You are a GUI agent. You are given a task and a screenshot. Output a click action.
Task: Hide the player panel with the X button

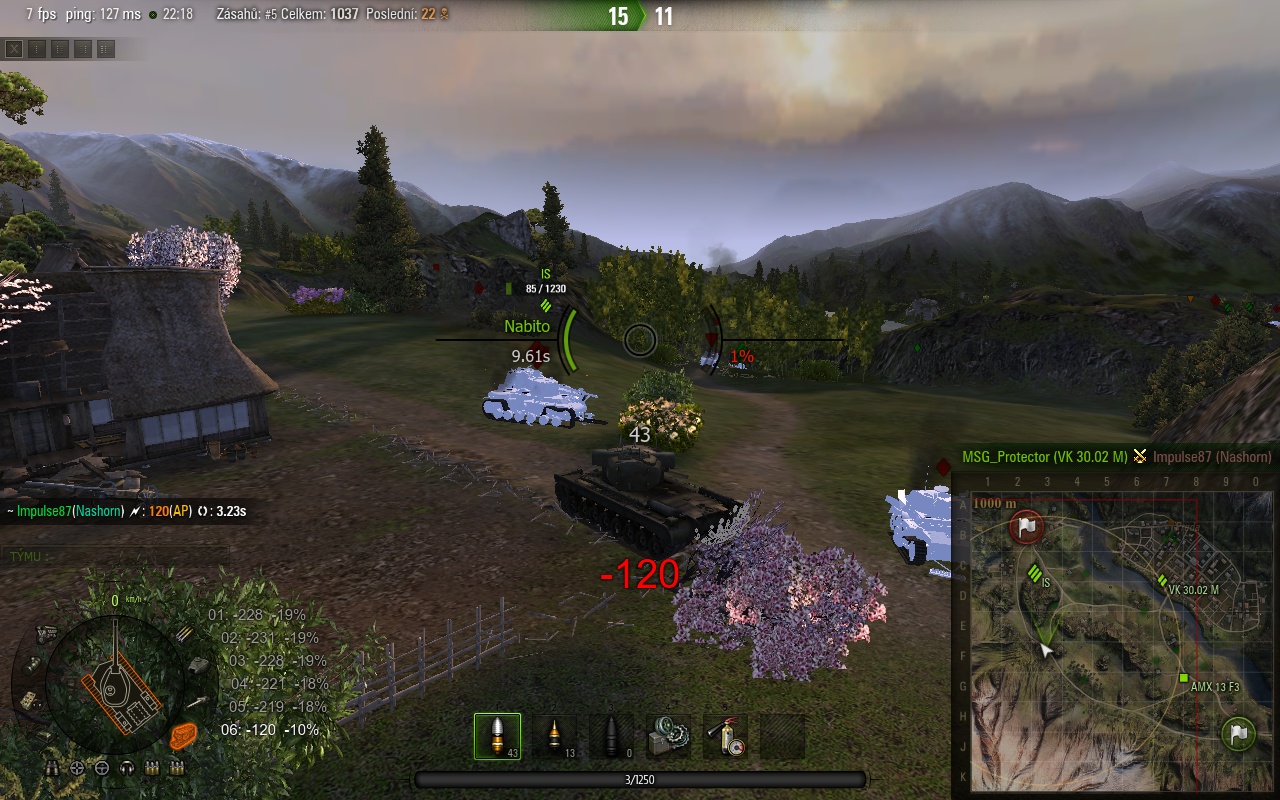tap(14, 48)
